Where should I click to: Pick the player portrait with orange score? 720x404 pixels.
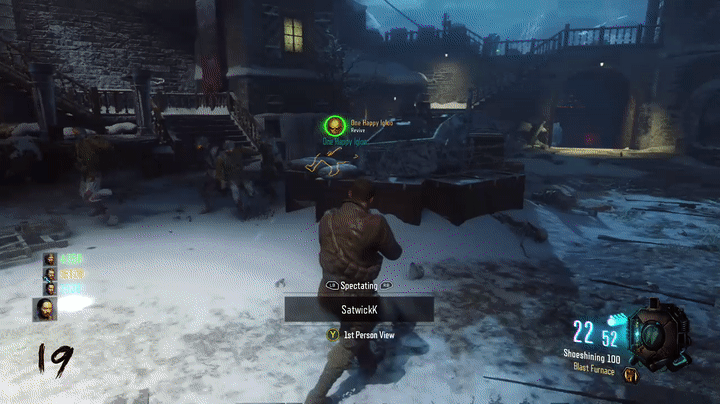click(x=49, y=273)
